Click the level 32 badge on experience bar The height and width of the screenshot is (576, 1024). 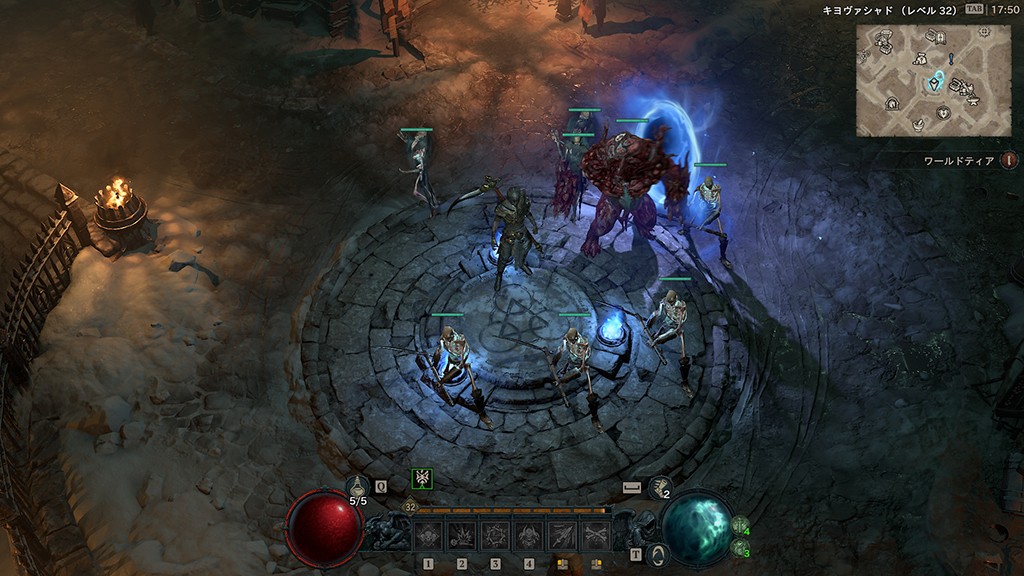(x=411, y=508)
